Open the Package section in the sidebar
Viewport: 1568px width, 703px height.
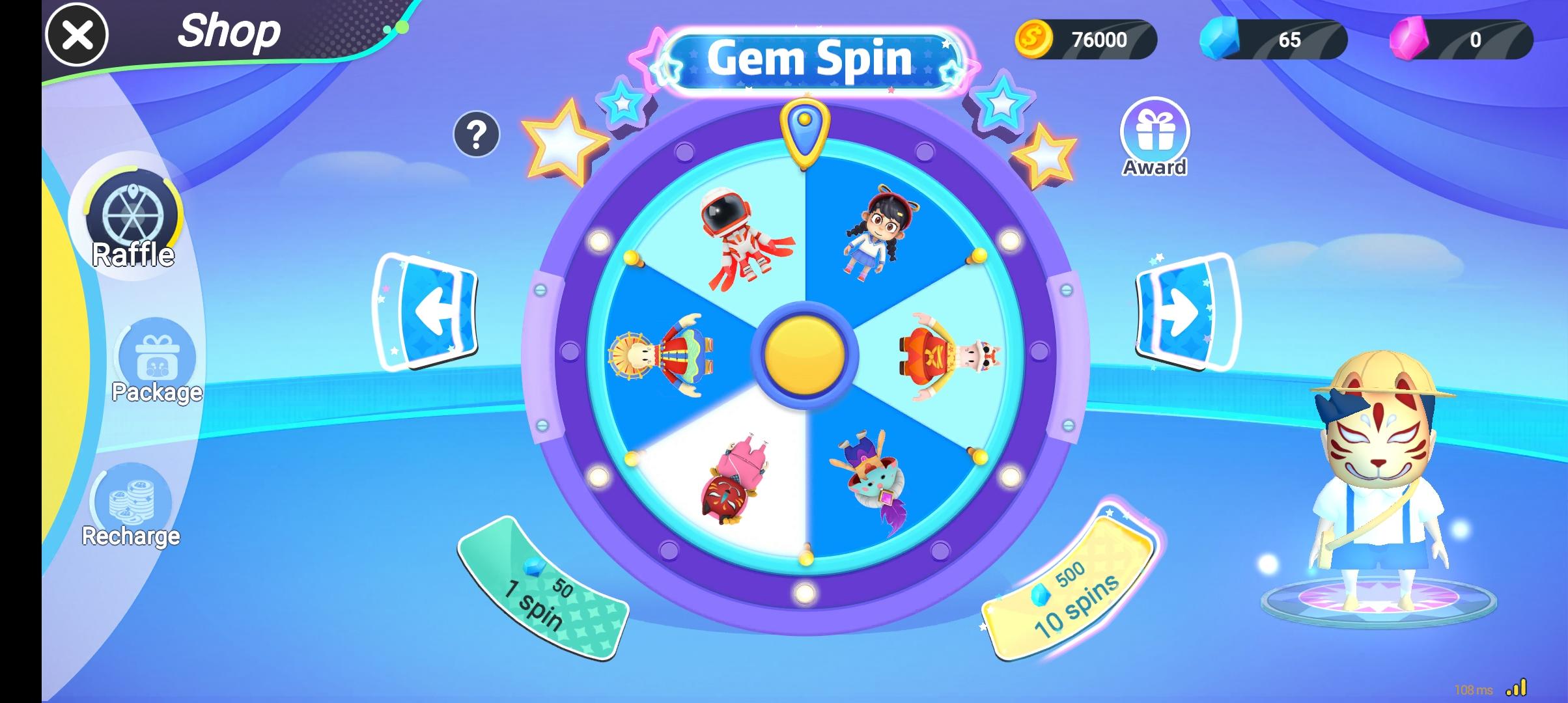[155, 361]
